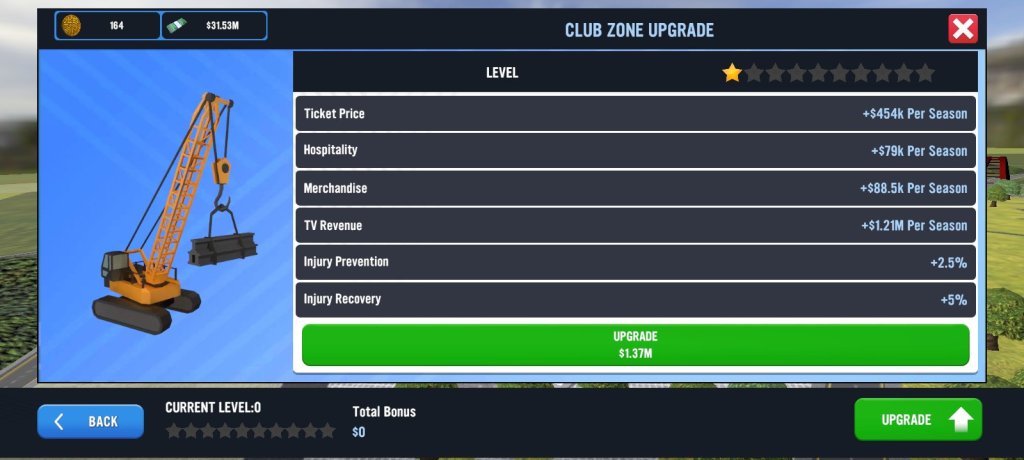Screen dimensions: 1024x460
Task: Go back with the Back button
Action: 90,421
